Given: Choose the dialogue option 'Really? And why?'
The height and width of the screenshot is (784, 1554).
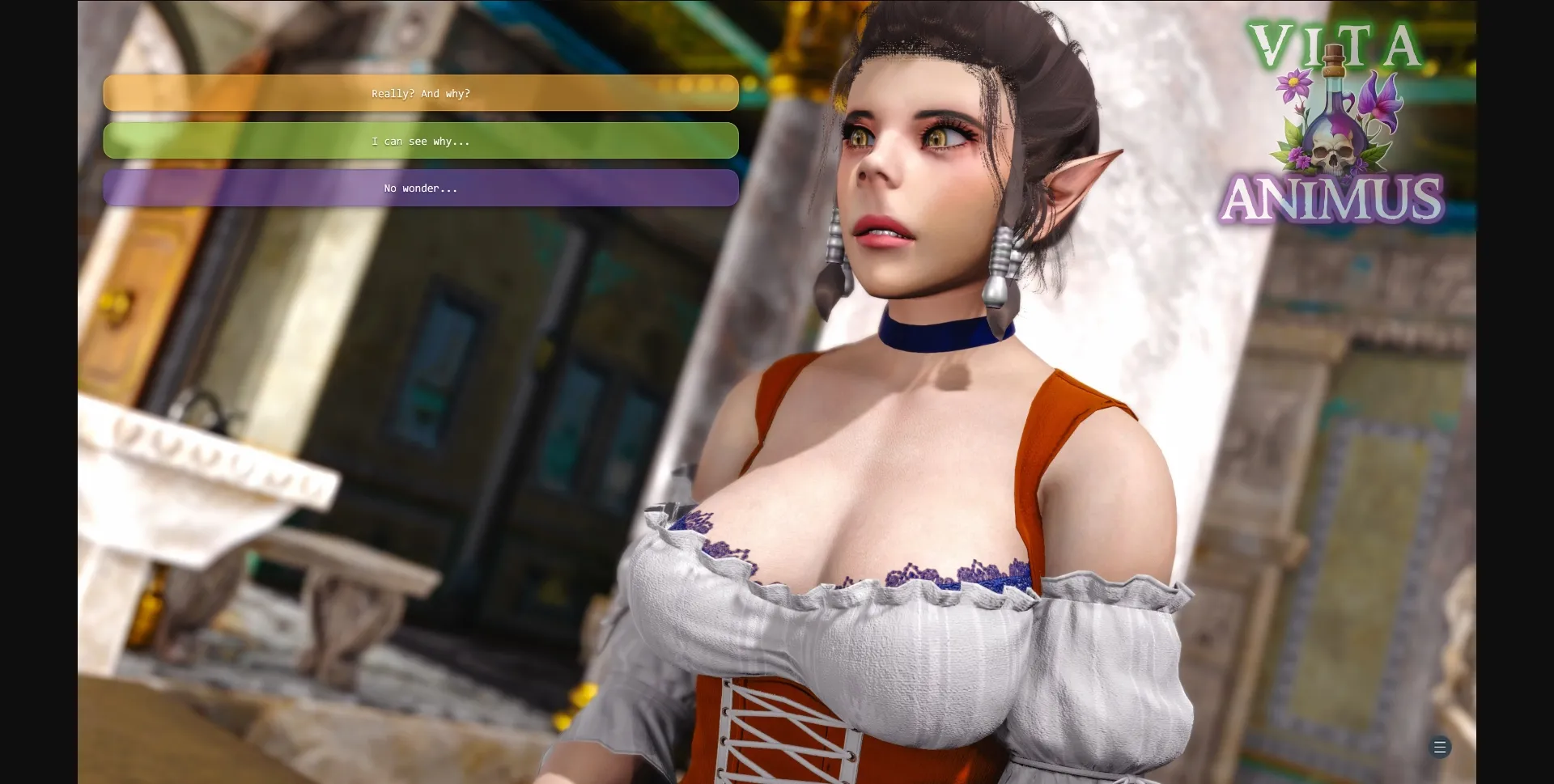Looking at the screenshot, I should coord(420,93).
